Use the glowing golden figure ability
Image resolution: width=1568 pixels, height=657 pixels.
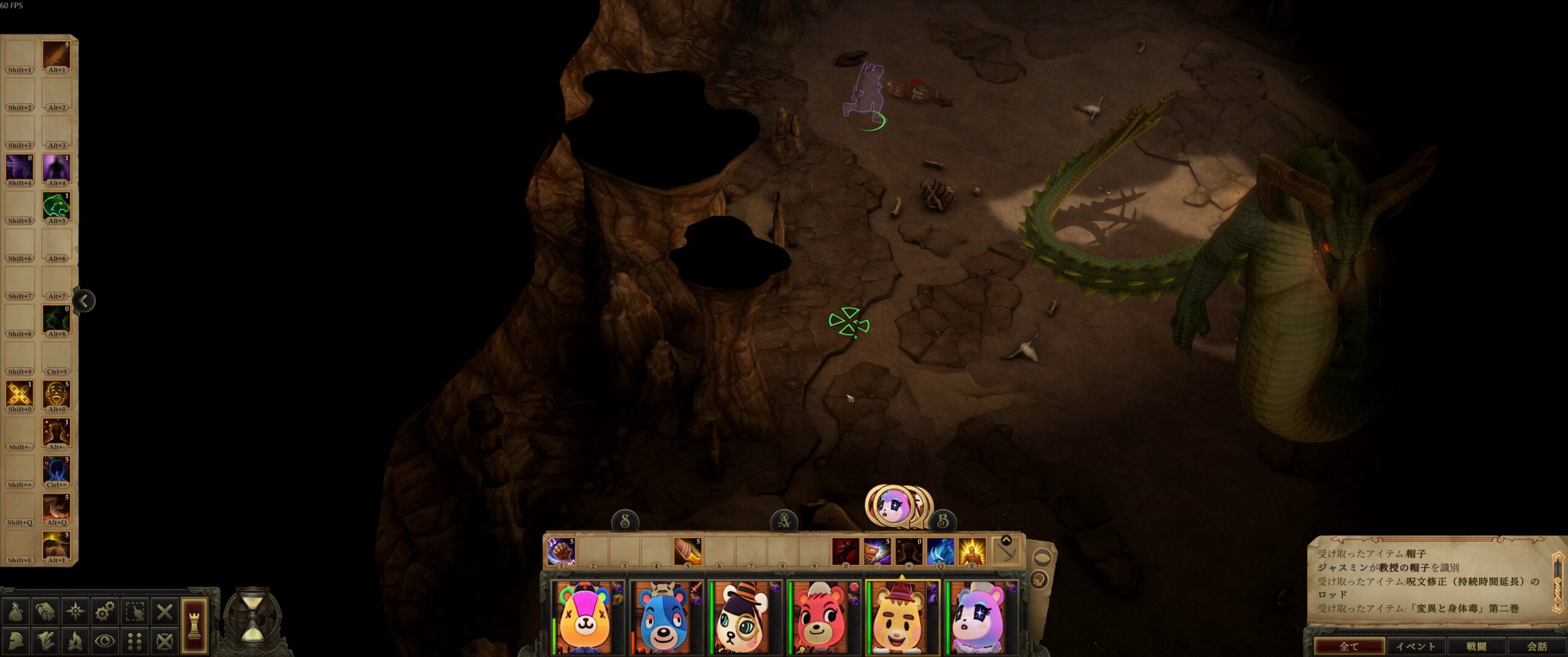tap(971, 551)
